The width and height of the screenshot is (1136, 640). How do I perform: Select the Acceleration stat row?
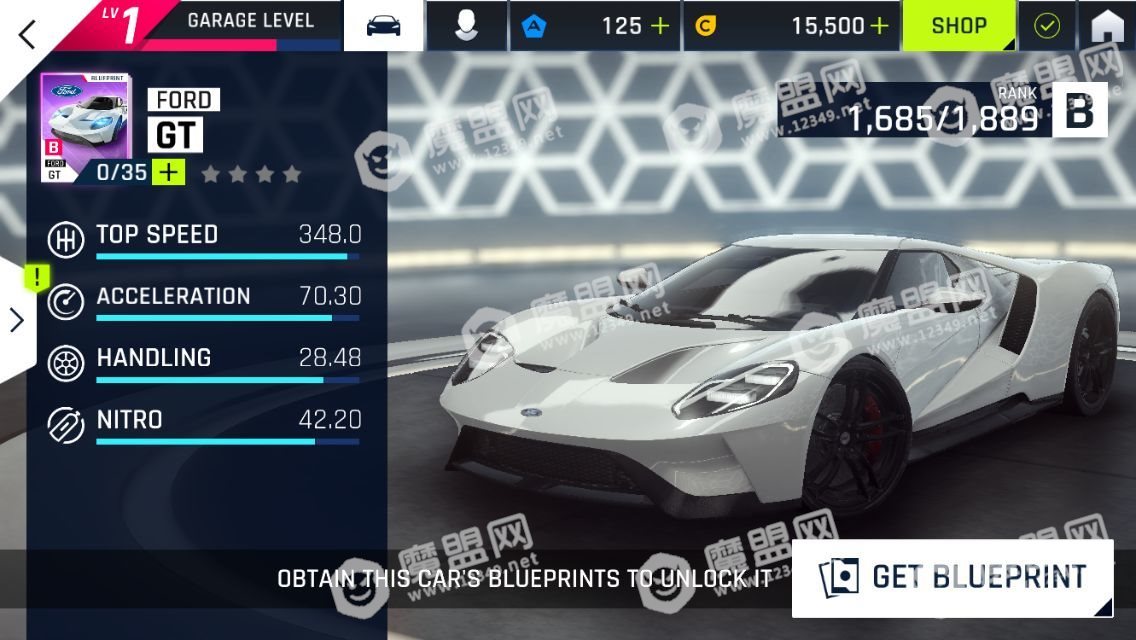pos(204,301)
